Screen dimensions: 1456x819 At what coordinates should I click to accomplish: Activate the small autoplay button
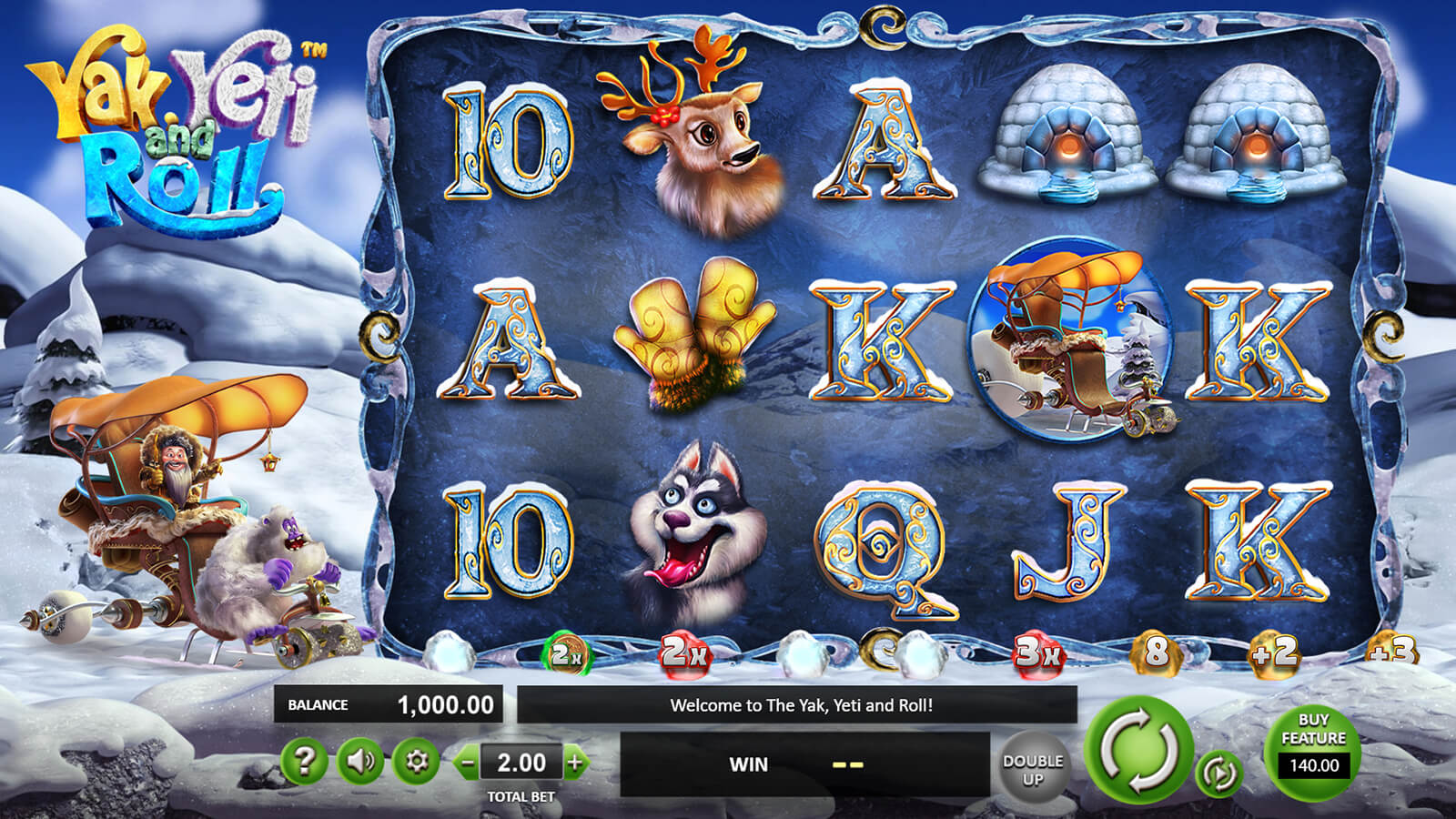(1218, 773)
